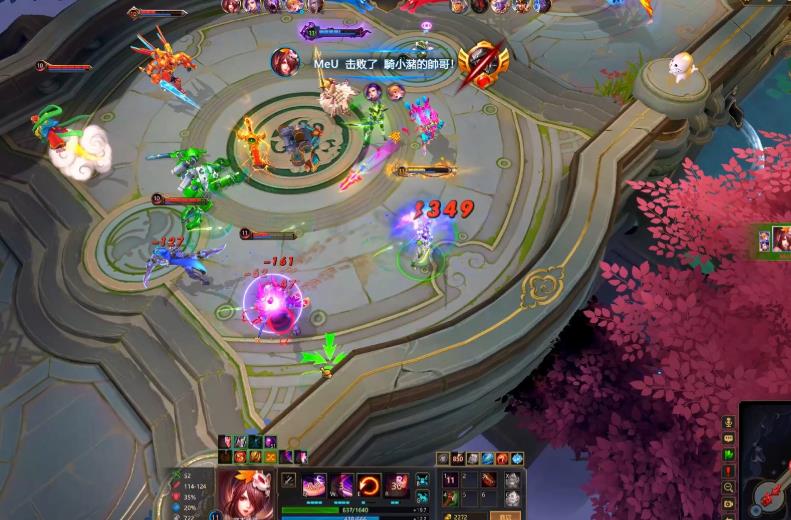Click the magnifier zoom button by minimap
Screen dimensions: 791x520
(729, 487)
